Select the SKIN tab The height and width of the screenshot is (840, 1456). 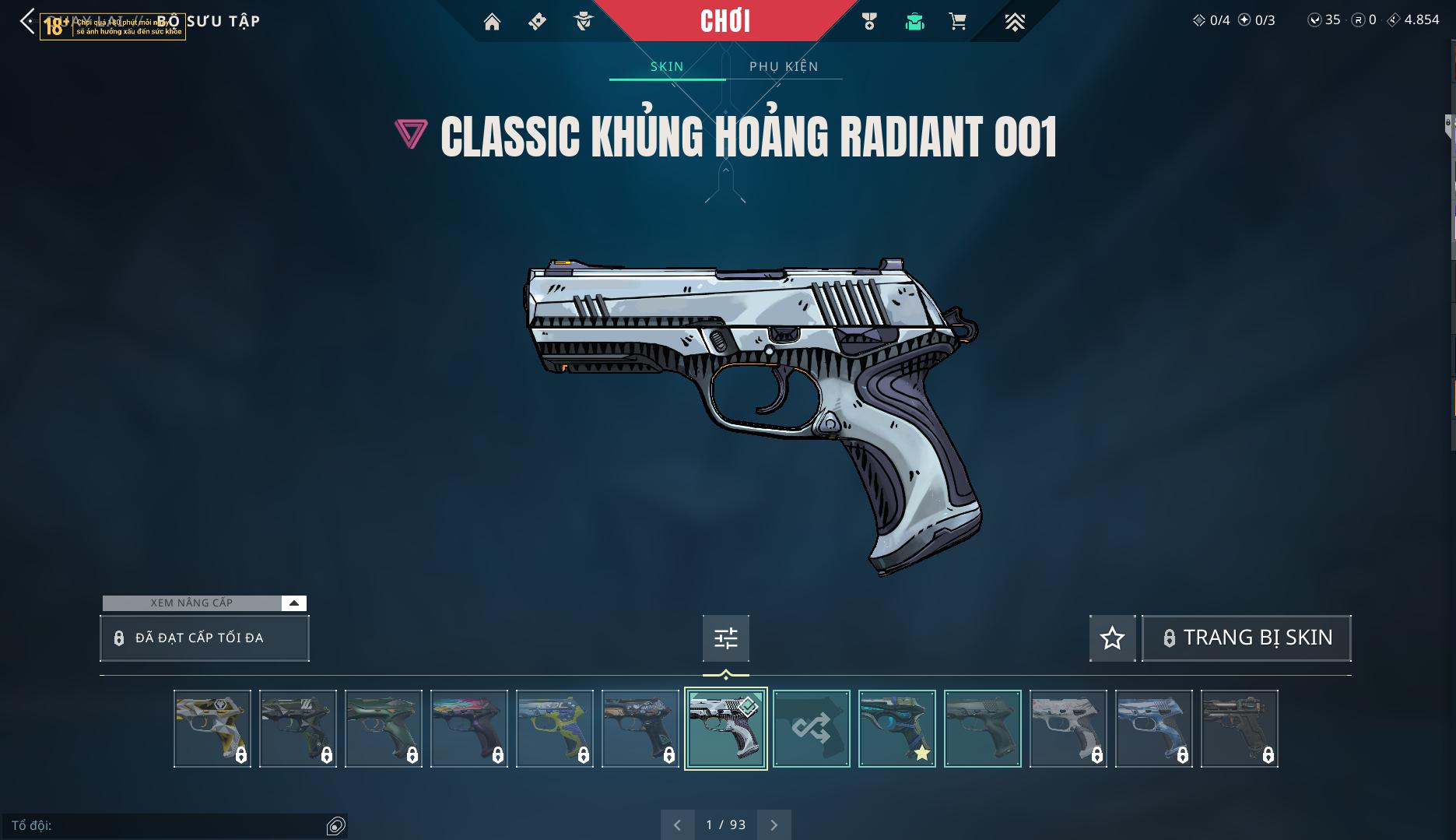pos(667,66)
